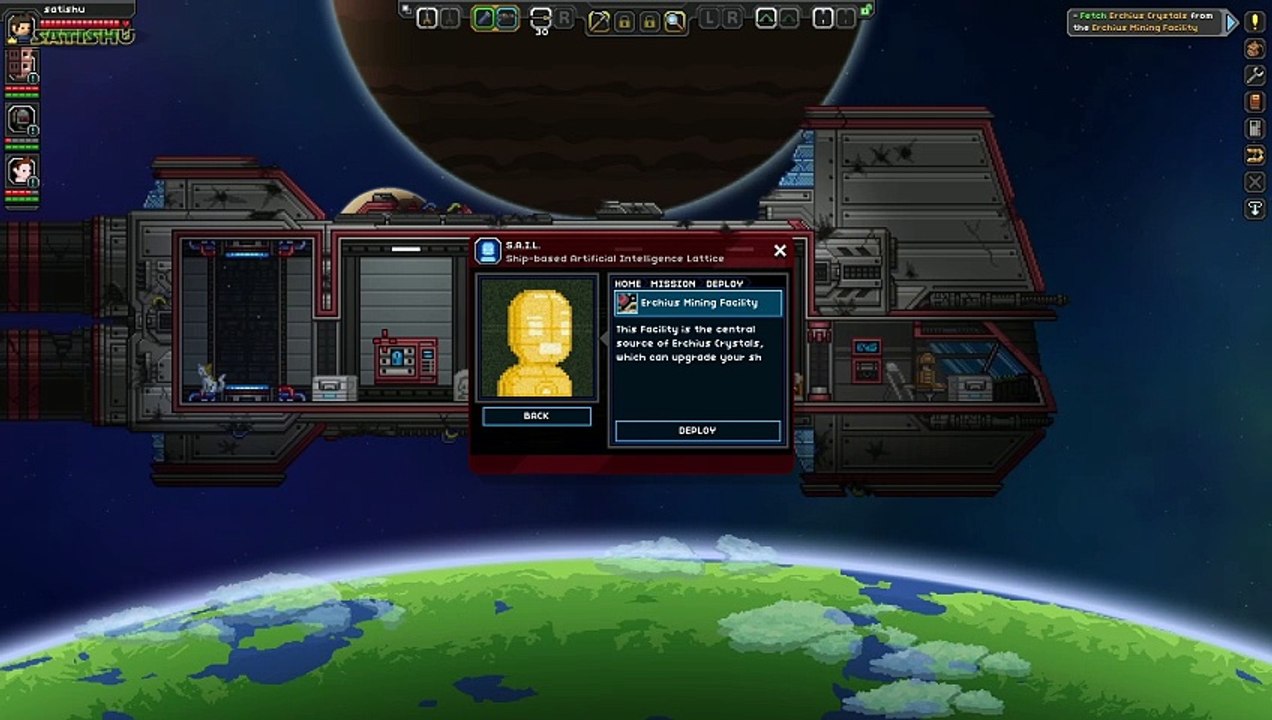Open the inventory bag icon

tap(1254, 49)
